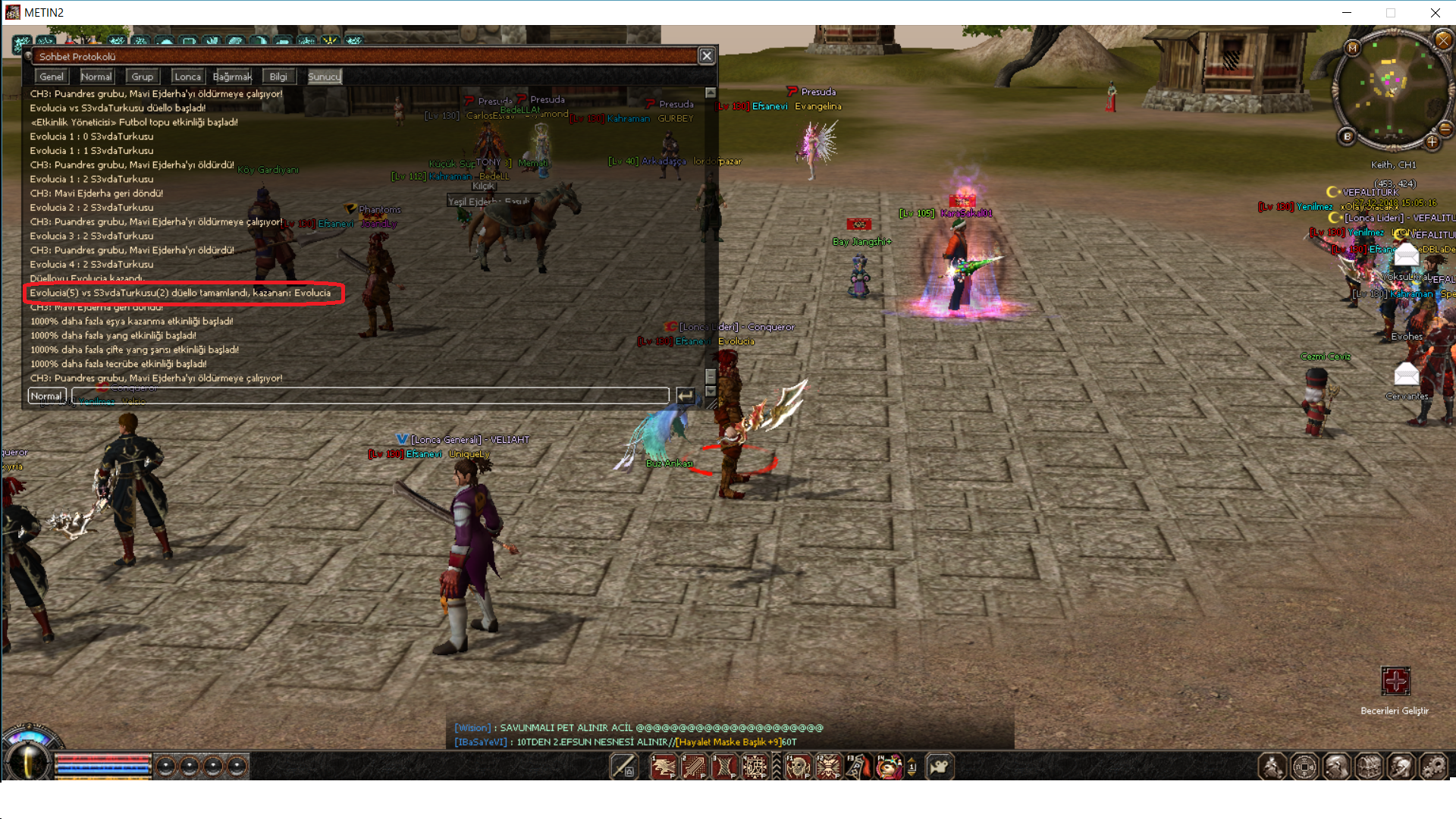Screen dimensions: 1456x819
Task: Click the Becerileri Geliştir skill upgrade icon
Action: point(1395,682)
